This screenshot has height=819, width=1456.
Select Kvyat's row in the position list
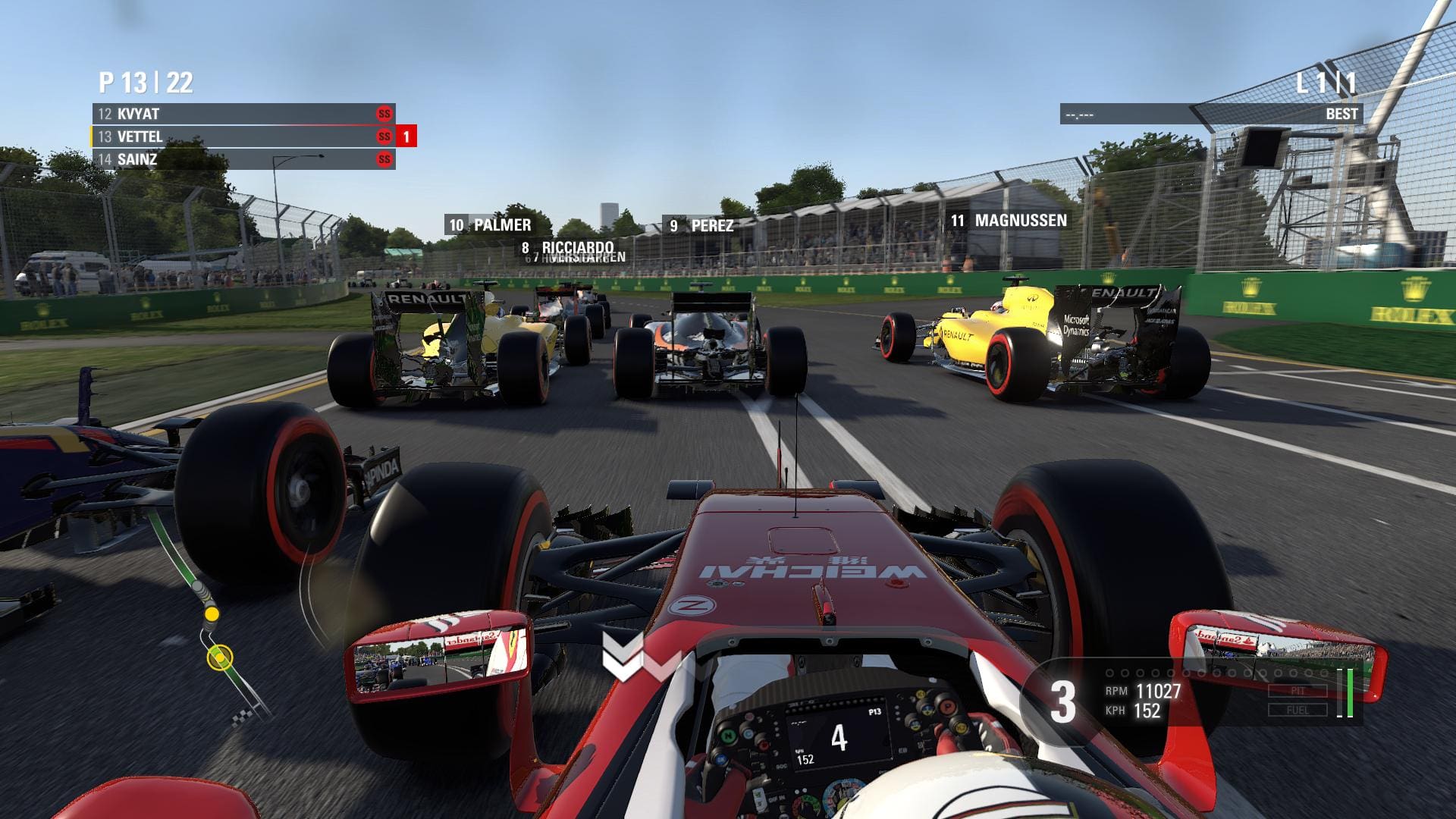243,114
